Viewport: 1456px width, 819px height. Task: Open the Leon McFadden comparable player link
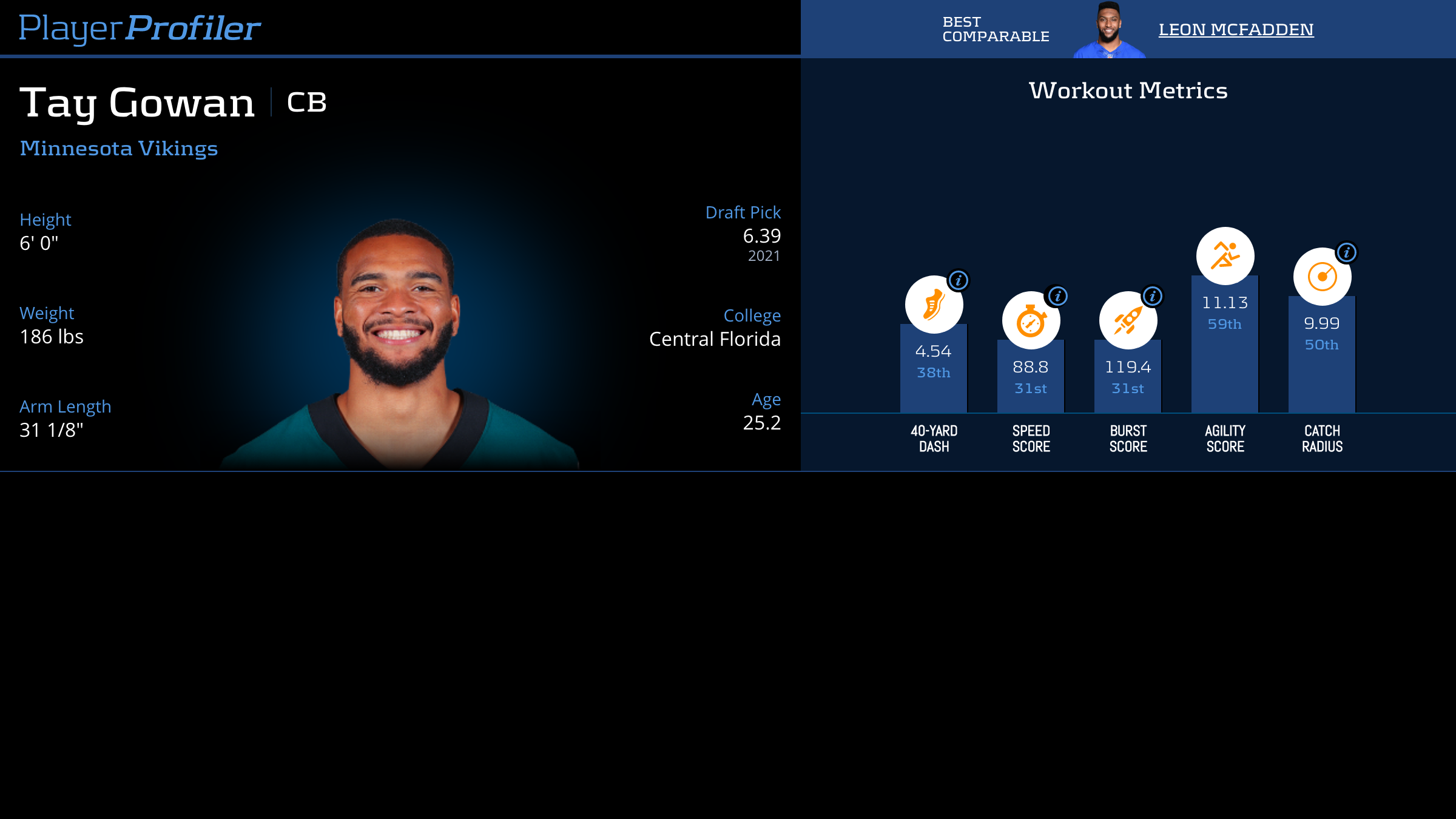pyautogui.click(x=1236, y=29)
